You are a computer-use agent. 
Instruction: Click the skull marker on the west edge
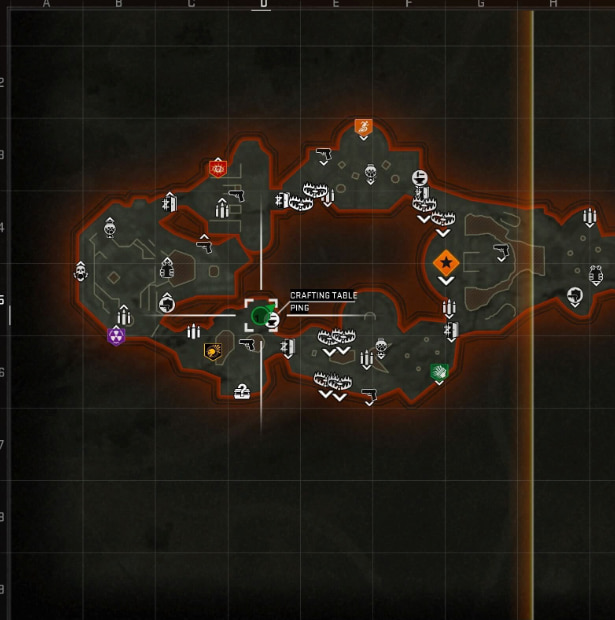point(81,270)
